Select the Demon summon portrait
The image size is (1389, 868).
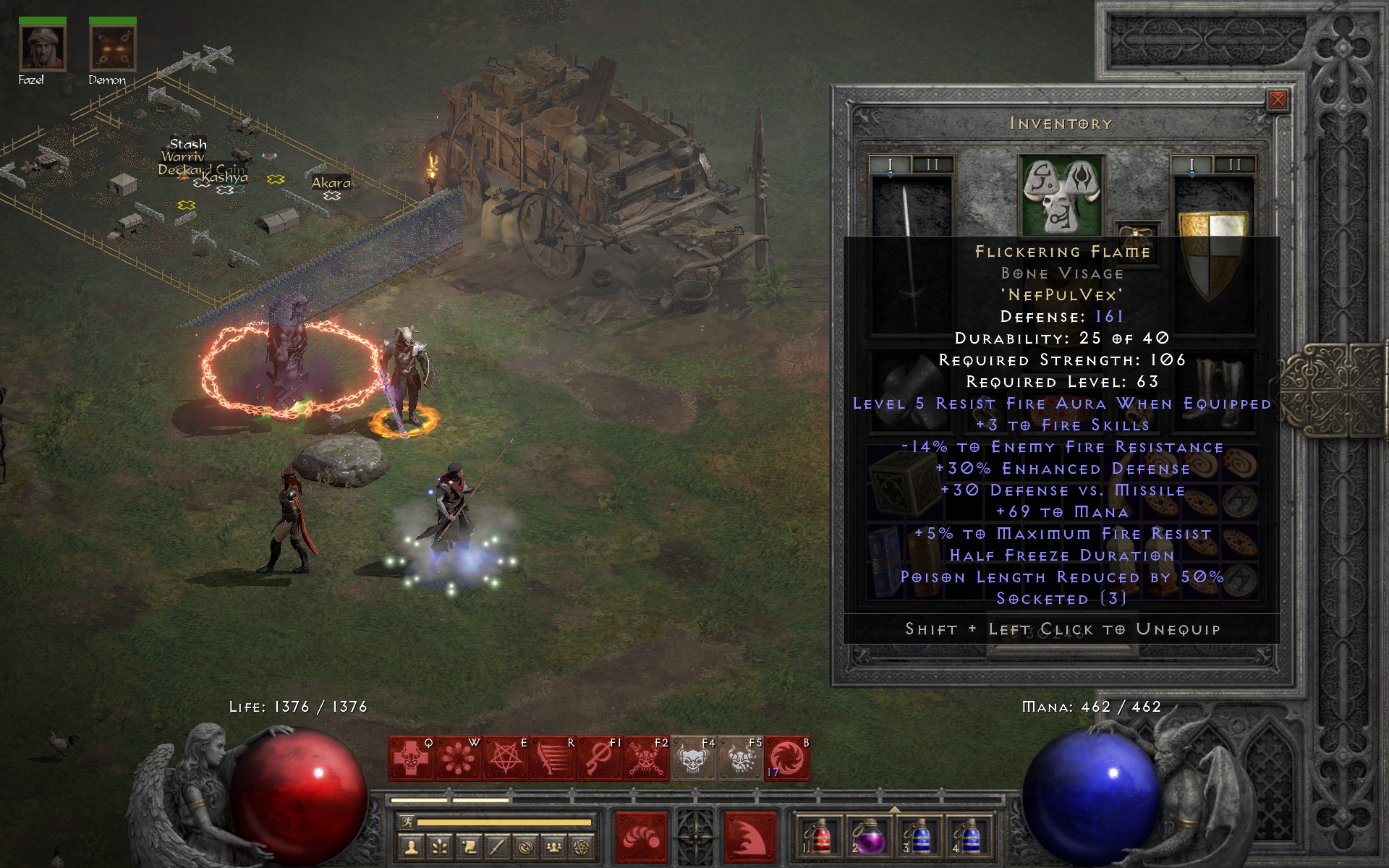[x=112, y=47]
